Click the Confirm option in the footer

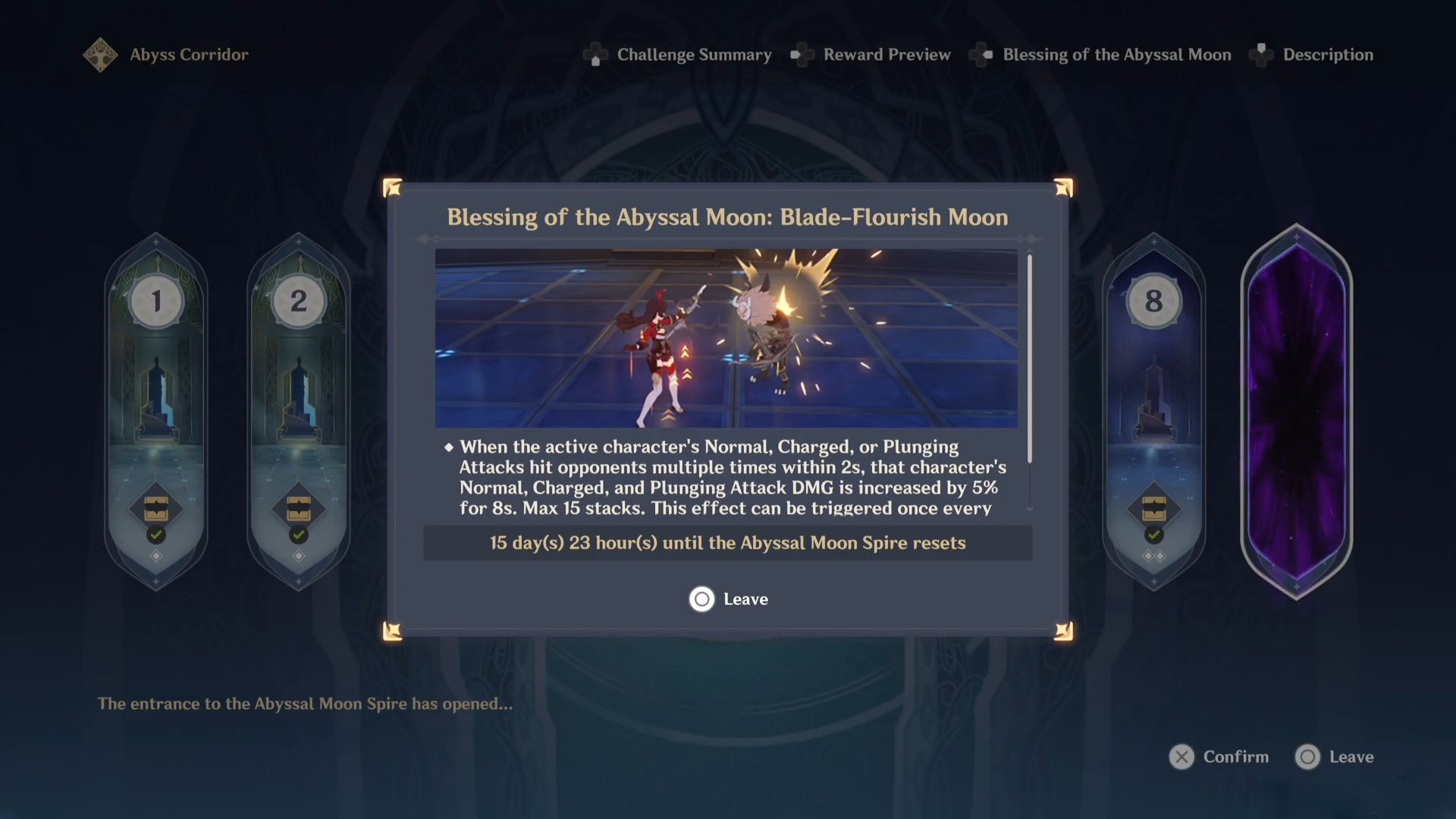click(1219, 757)
